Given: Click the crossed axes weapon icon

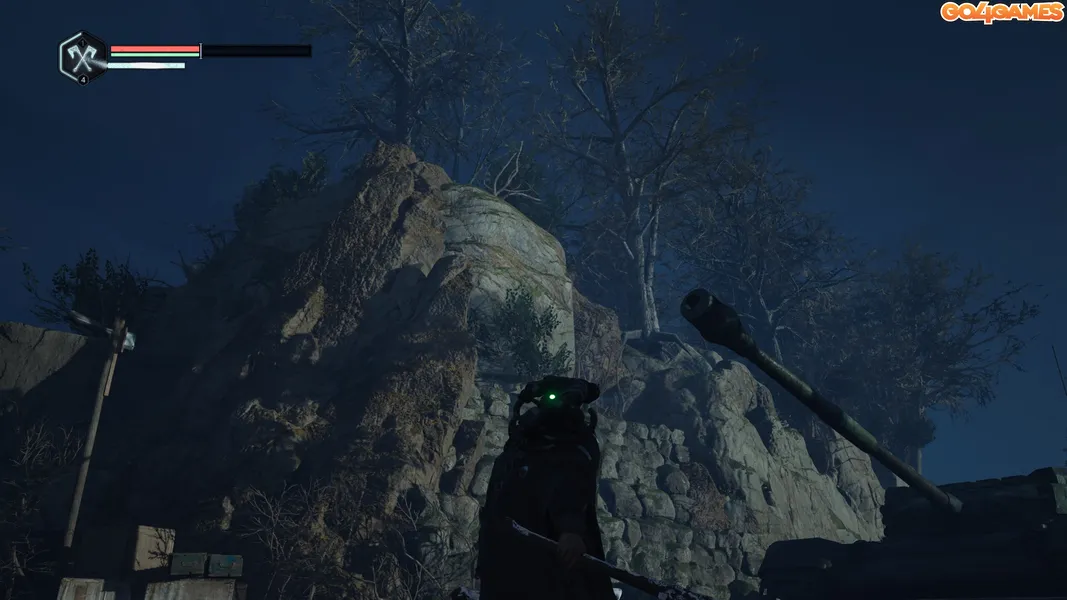Looking at the screenshot, I should click(82, 56).
